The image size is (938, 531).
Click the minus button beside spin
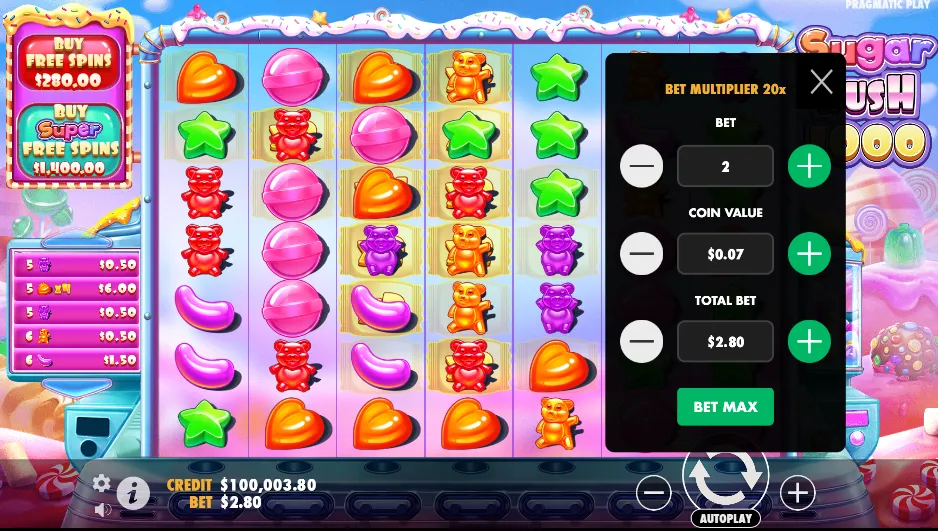(x=653, y=492)
